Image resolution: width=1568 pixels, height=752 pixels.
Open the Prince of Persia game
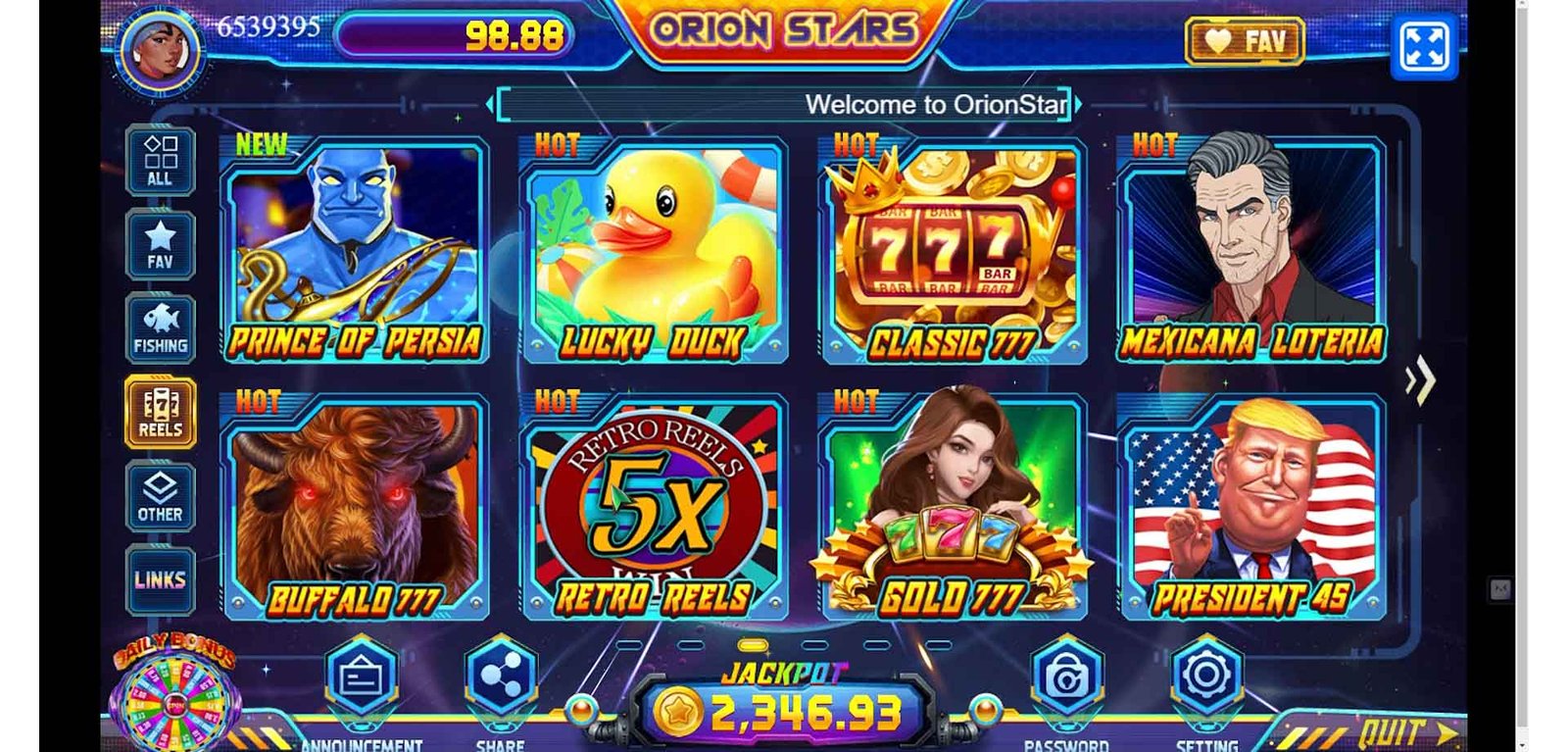(x=354, y=250)
